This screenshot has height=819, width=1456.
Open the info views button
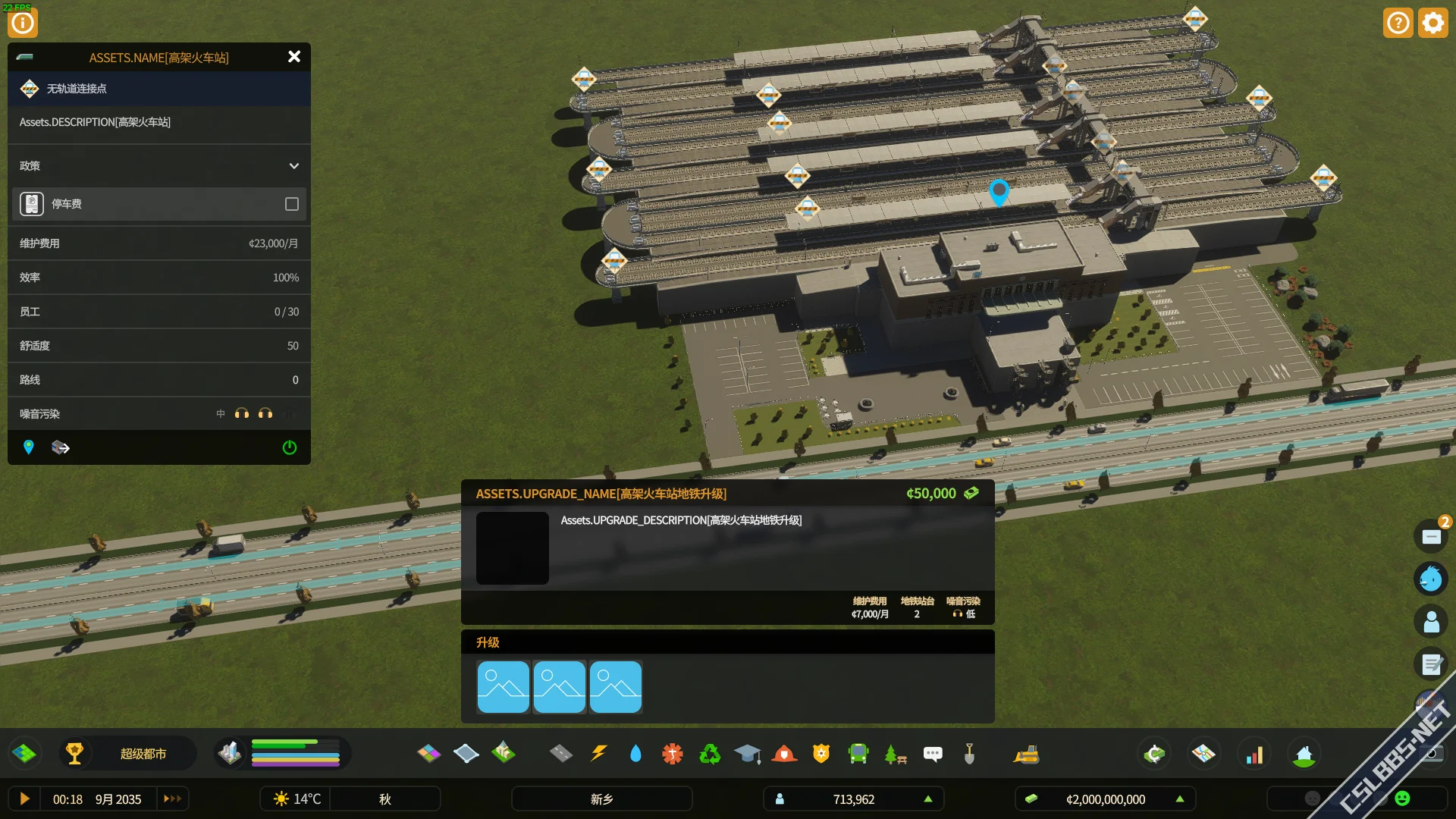(23, 23)
